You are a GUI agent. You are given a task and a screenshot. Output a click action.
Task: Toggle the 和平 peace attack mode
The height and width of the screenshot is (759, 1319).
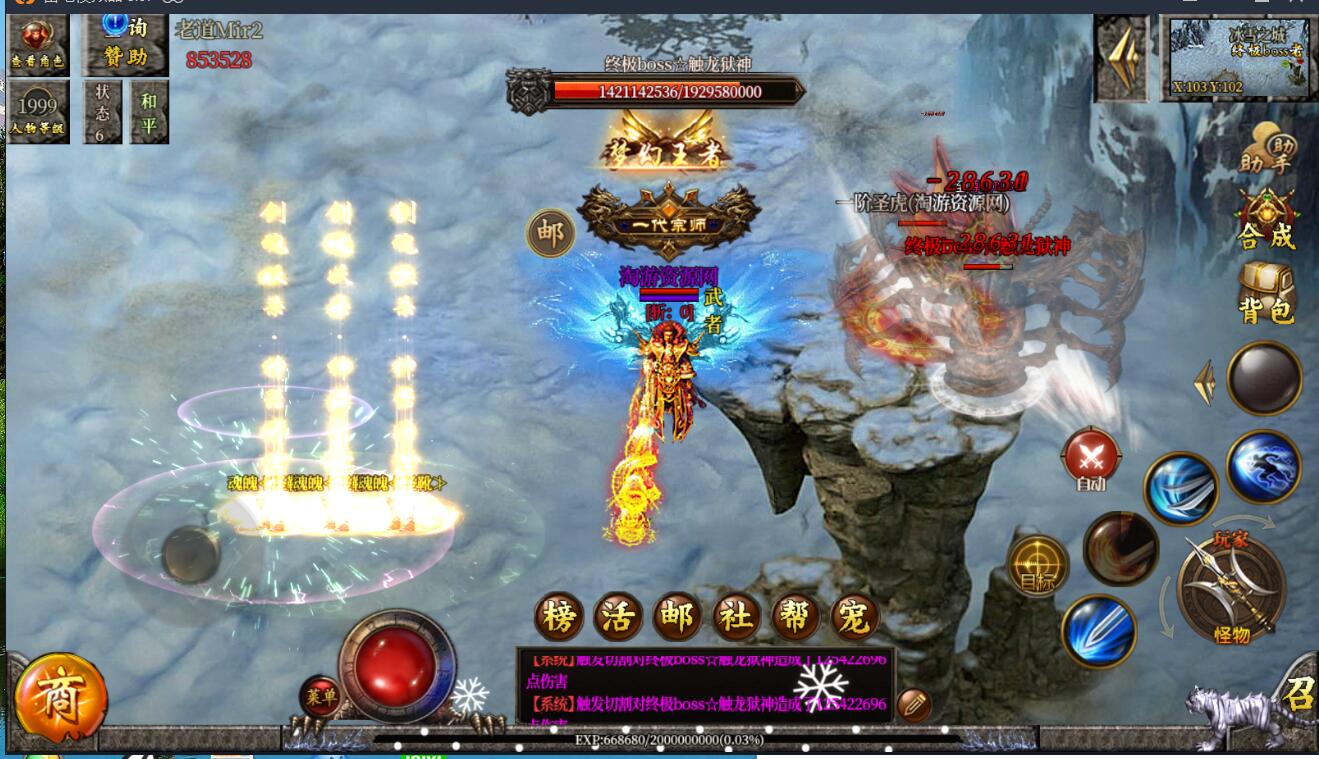tap(149, 111)
